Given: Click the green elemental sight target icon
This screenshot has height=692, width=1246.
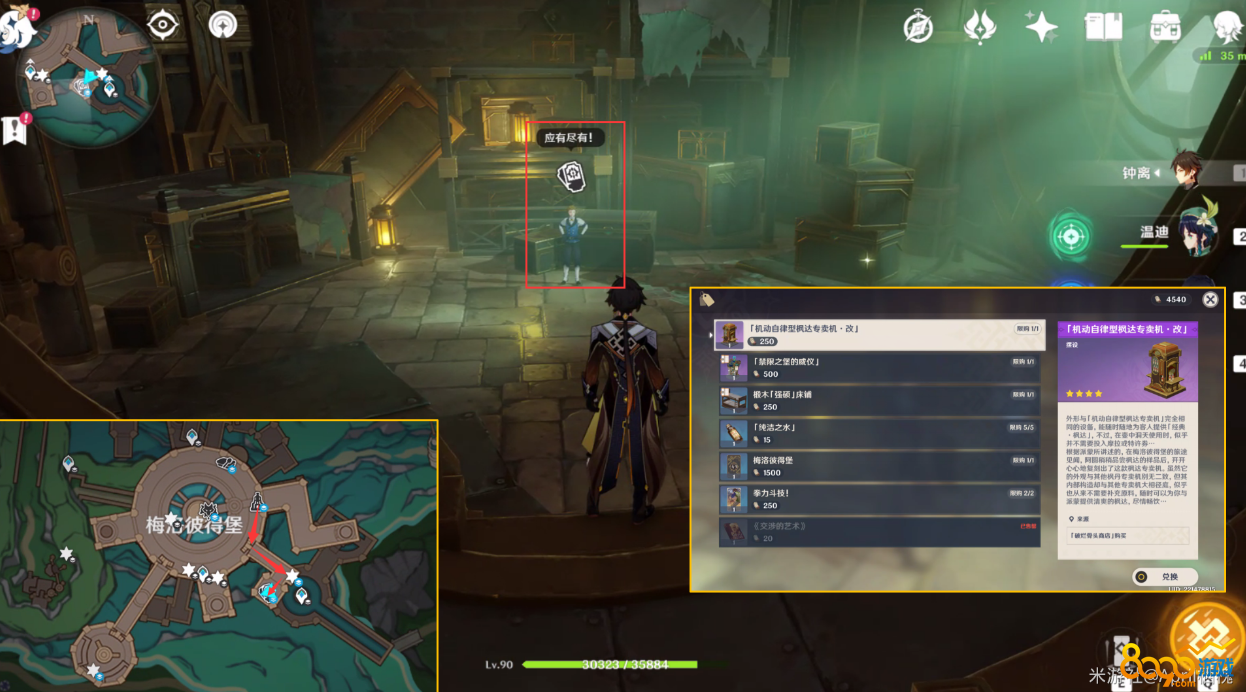Looking at the screenshot, I should (1070, 237).
